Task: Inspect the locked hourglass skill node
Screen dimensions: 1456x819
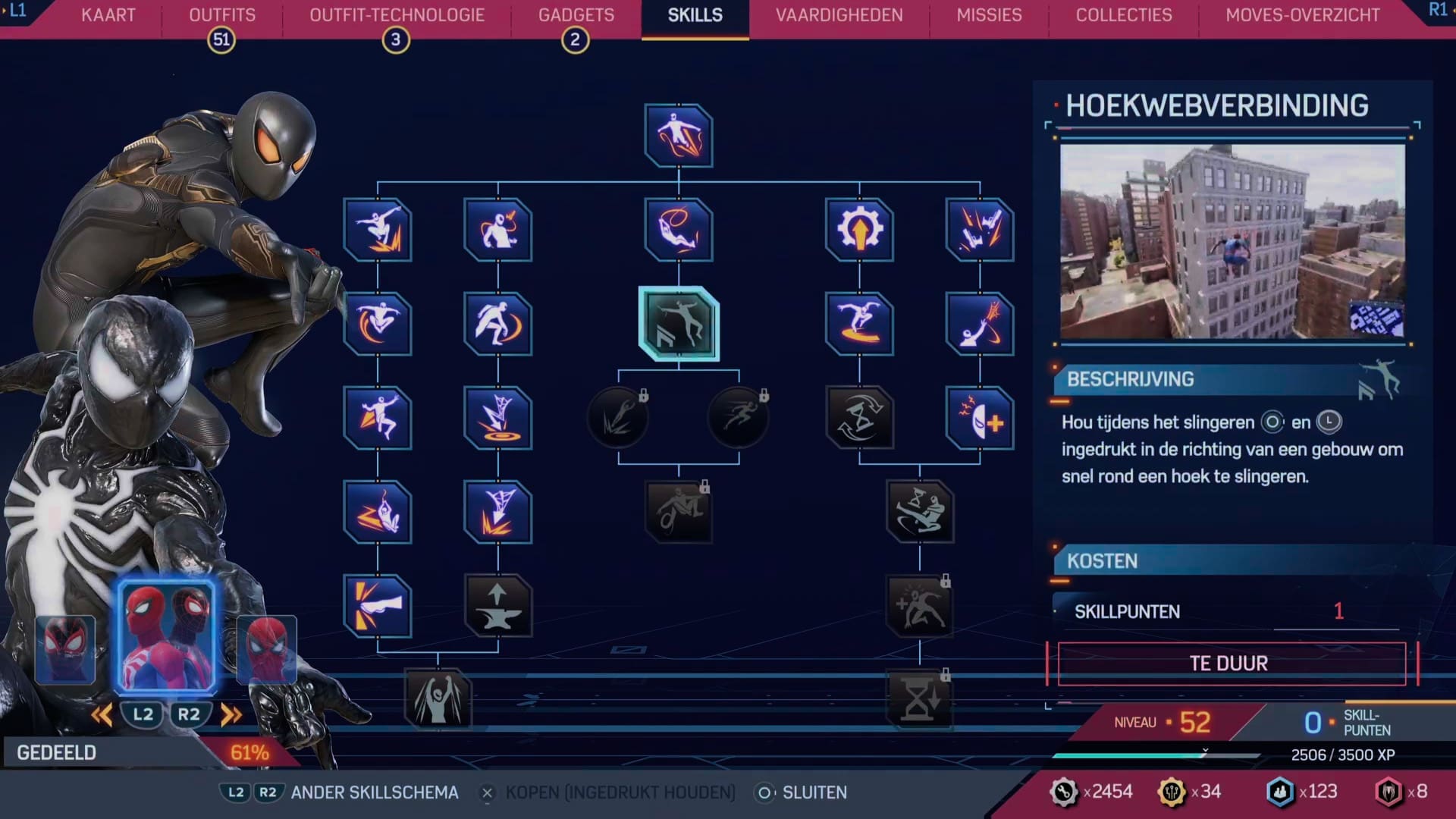Action: 920,699
